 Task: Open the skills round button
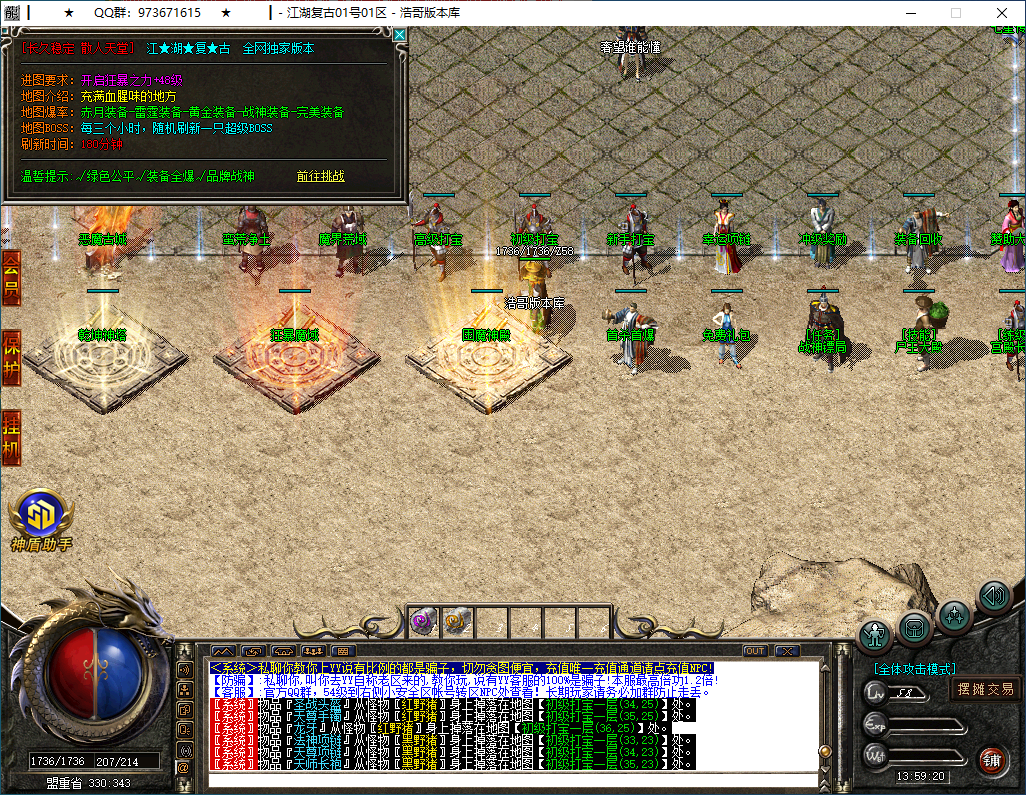[x=955, y=615]
